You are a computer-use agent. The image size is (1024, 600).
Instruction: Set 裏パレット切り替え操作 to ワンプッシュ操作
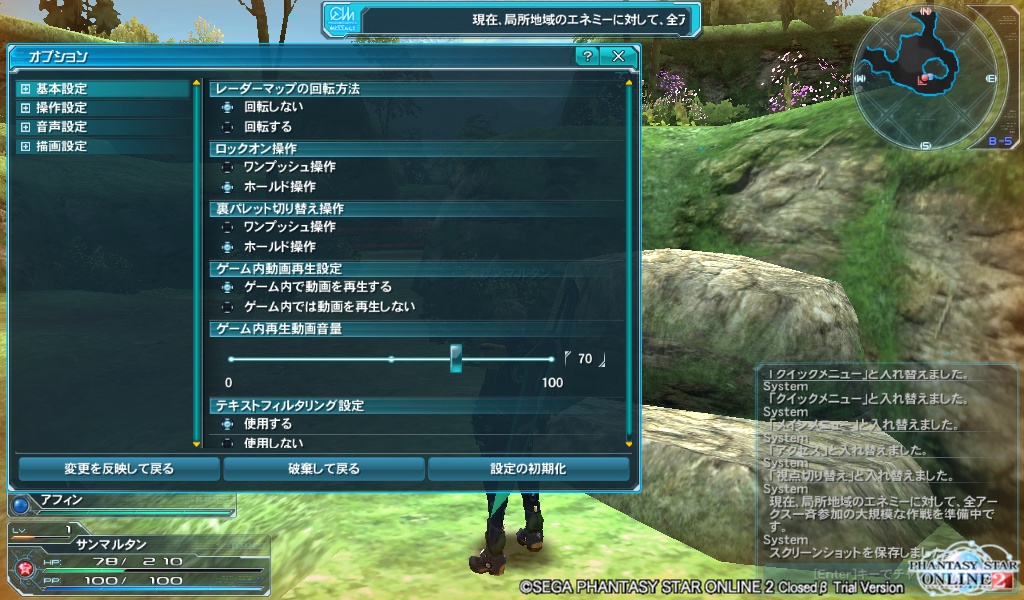pos(227,227)
